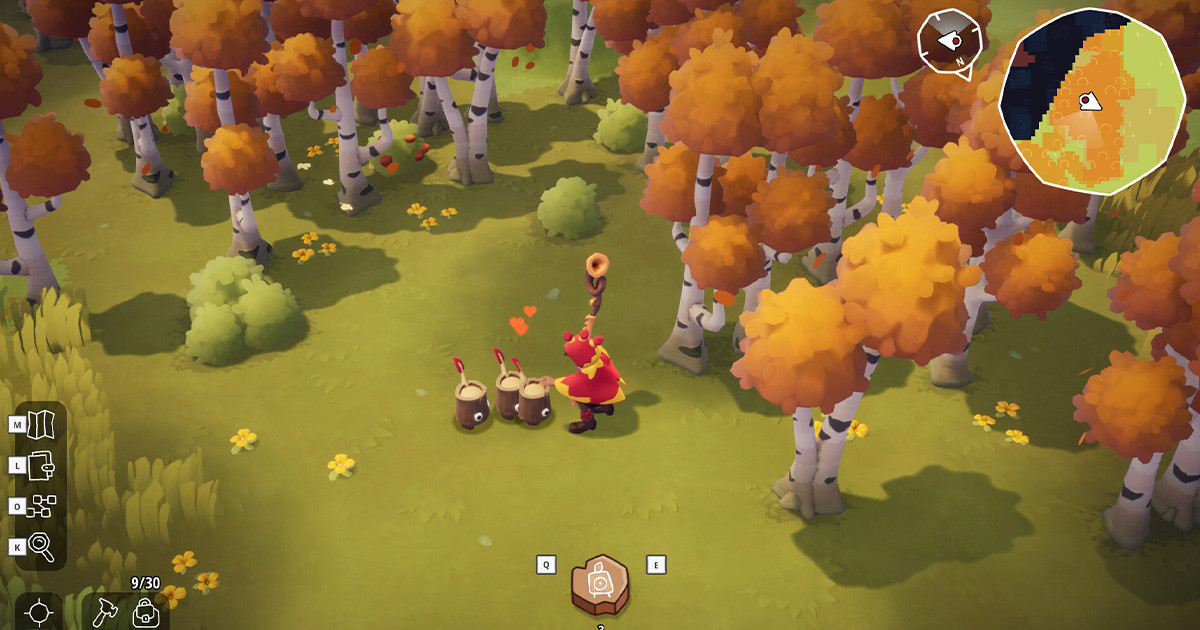Click the compass with north marker
The image size is (1200, 630).
click(950, 42)
